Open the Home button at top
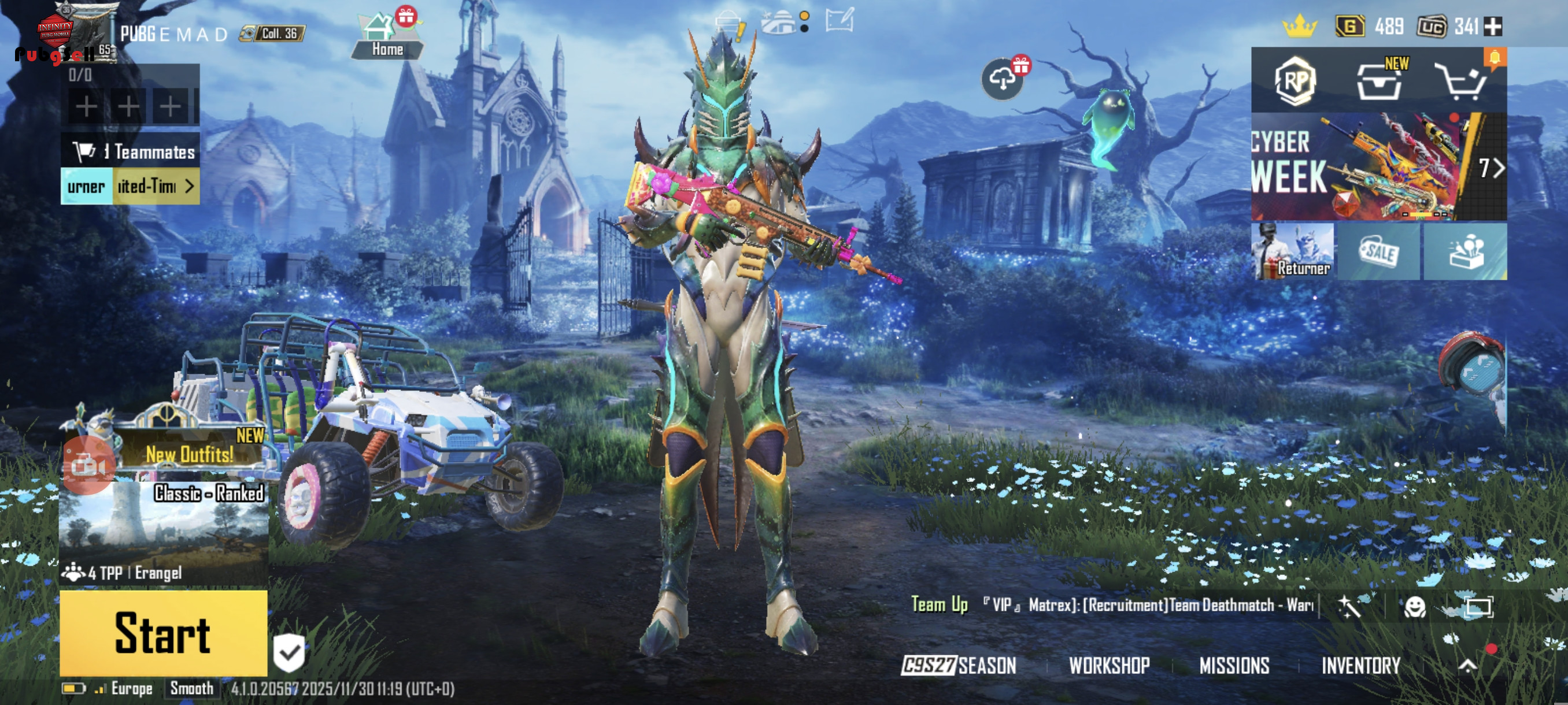Image resolution: width=1568 pixels, height=705 pixels. click(387, 38)
